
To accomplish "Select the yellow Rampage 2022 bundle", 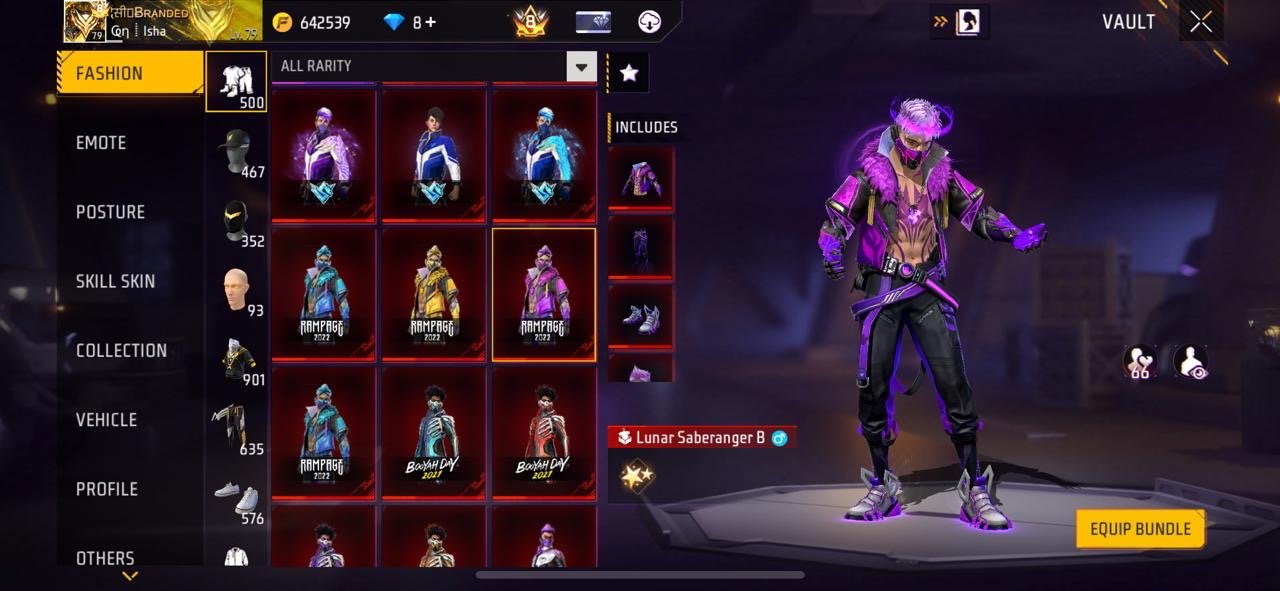I will (x=433, y=294).
